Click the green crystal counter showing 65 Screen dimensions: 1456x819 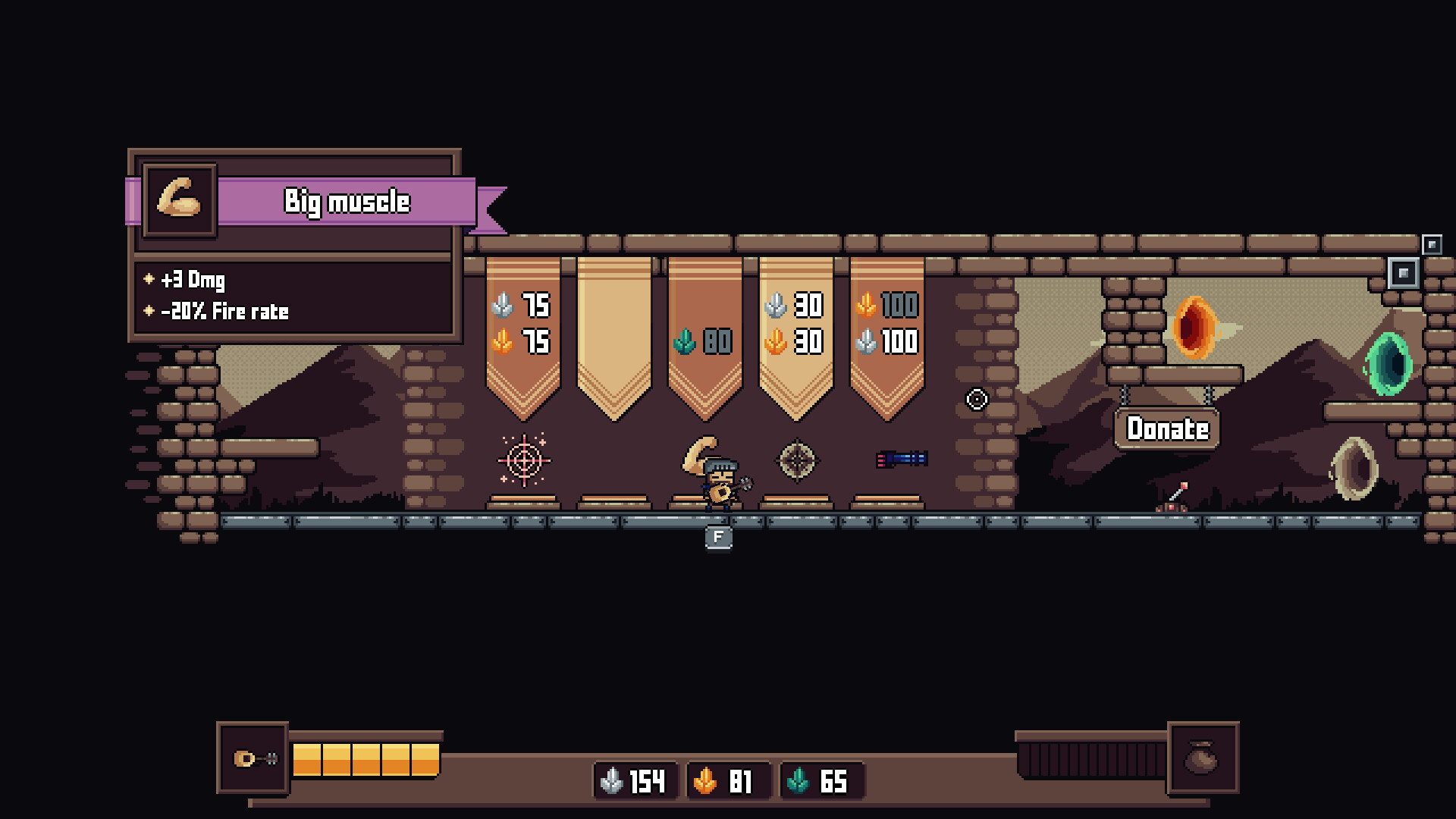[x=821, y=781]
